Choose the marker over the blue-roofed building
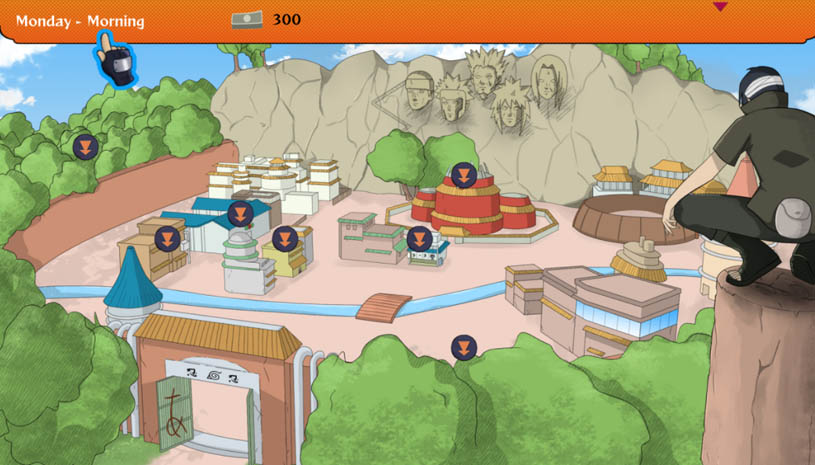This screenshot has width=815, height=465. 240,214
